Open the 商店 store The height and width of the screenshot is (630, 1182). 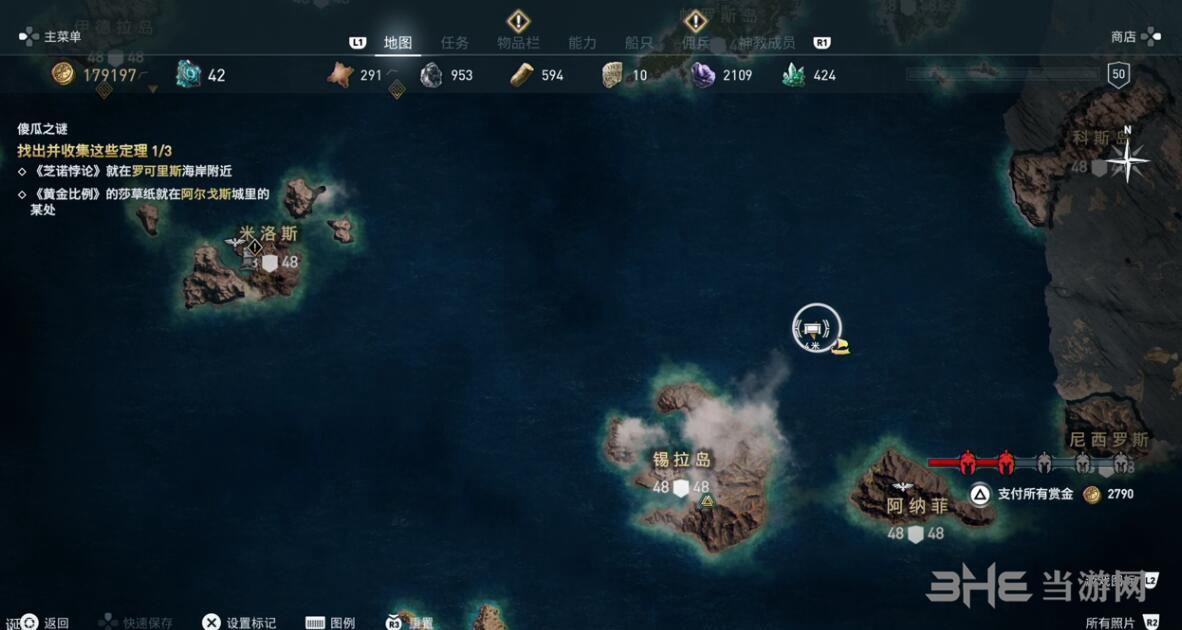pyautogui.click(x=1124, y=37)
